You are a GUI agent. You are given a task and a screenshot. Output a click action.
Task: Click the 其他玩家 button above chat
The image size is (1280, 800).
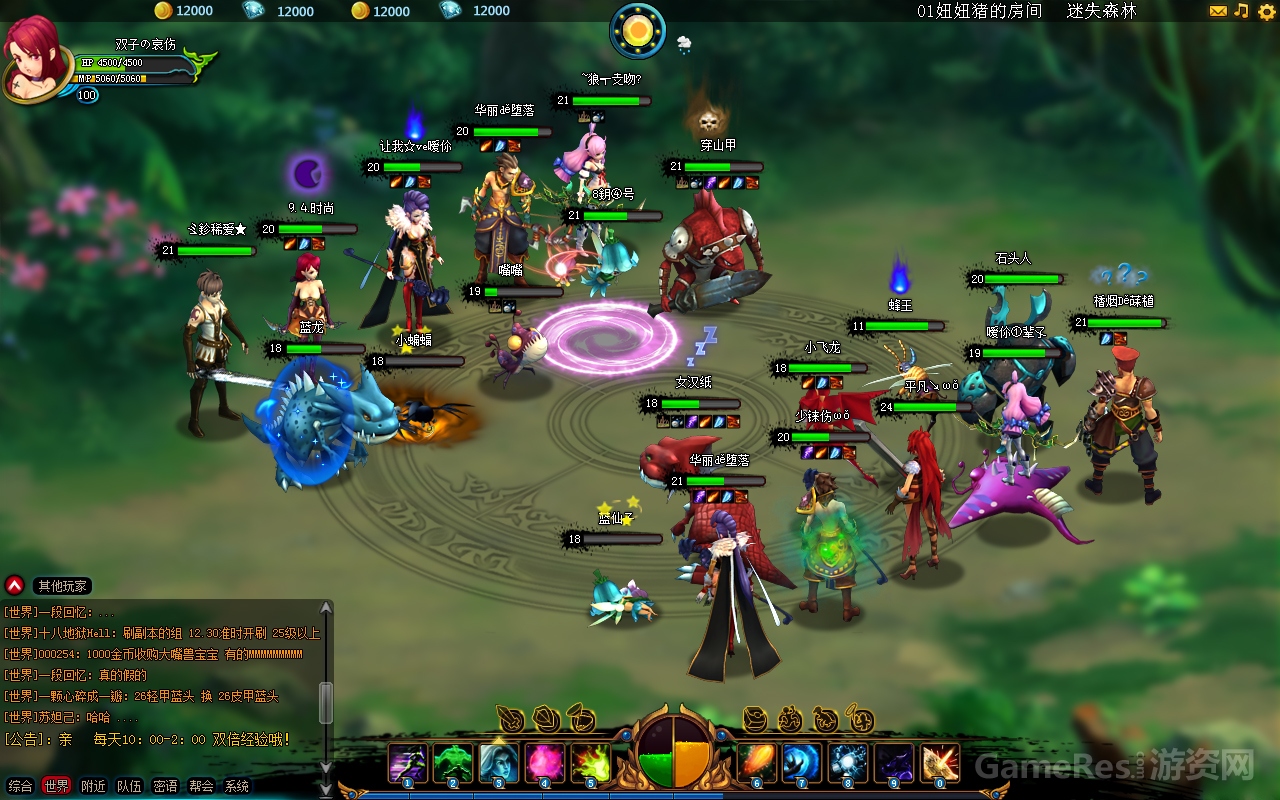click(x=62, y=586)
